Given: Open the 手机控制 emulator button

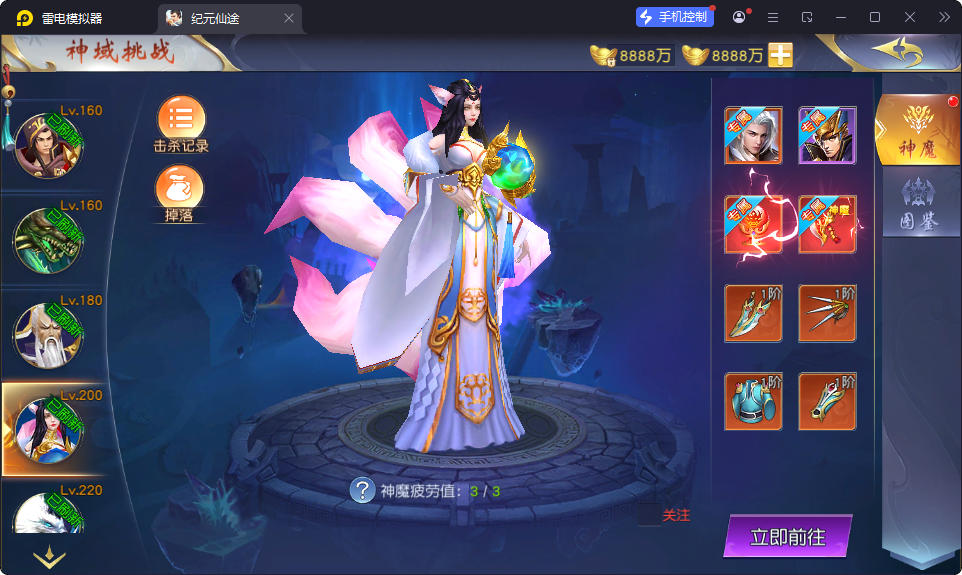Looking at the screenshot, I should 675,17.
